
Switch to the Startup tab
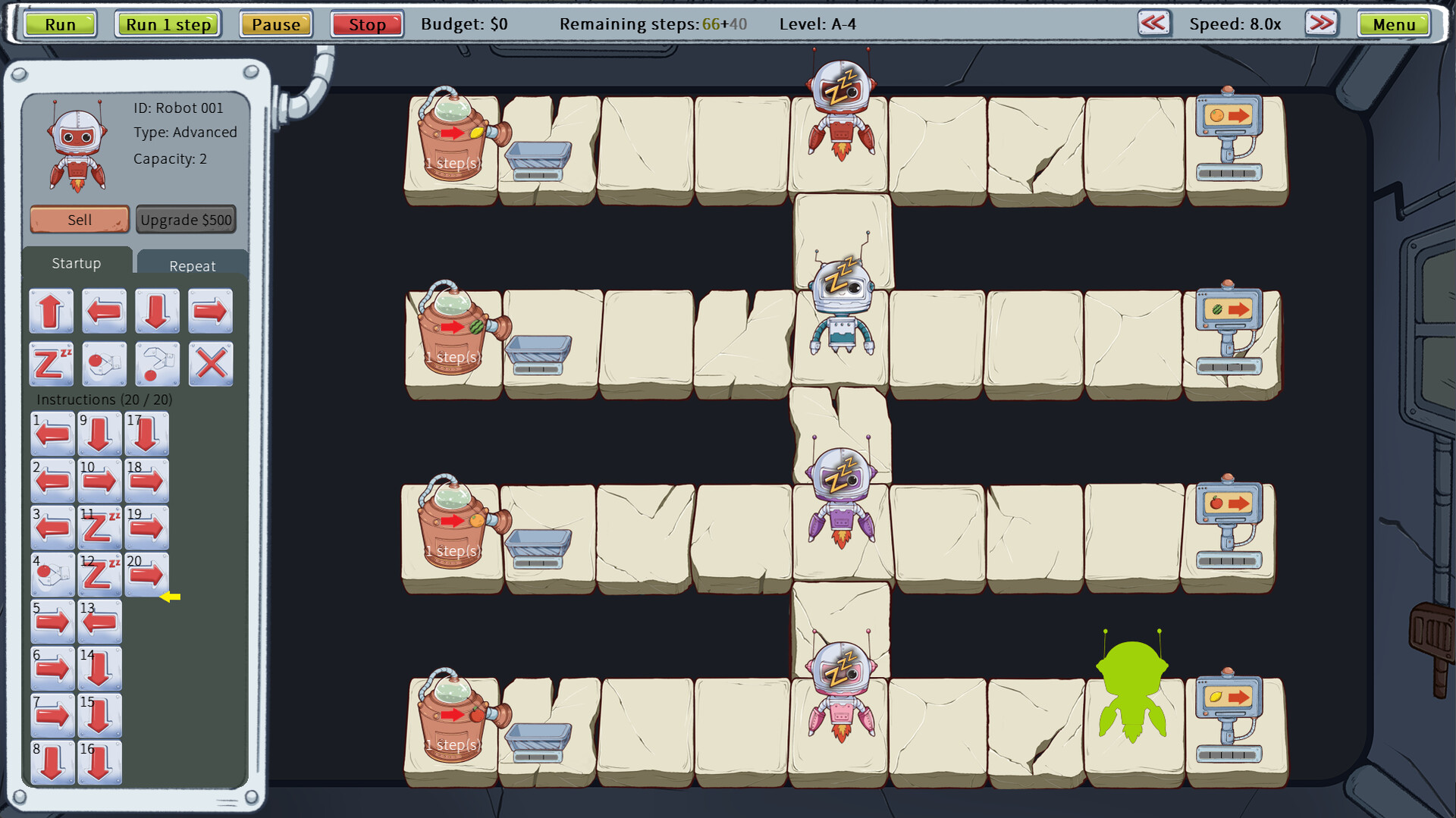tap(76, 263)
